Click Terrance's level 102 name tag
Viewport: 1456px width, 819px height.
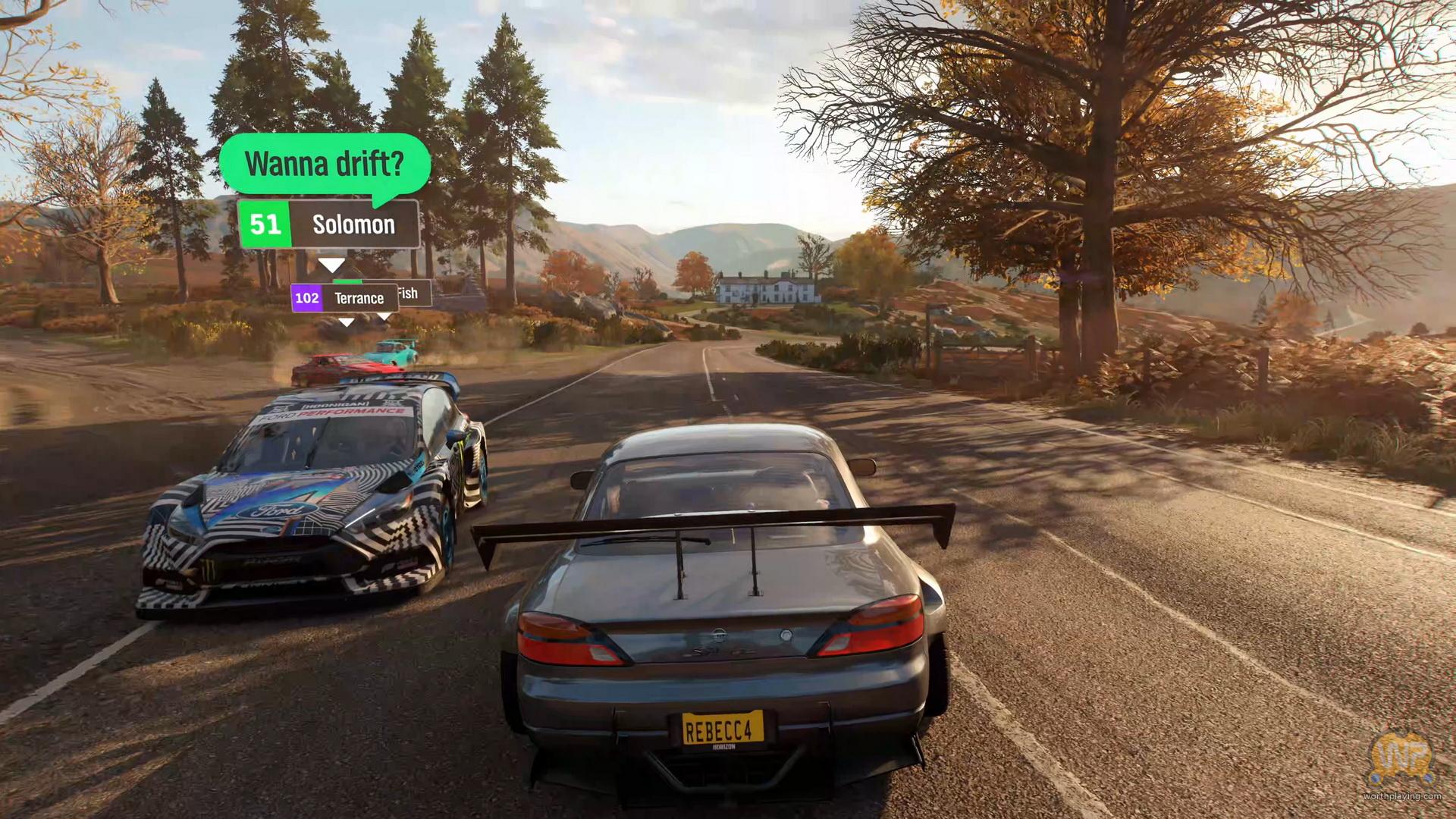tap(345, 298)
